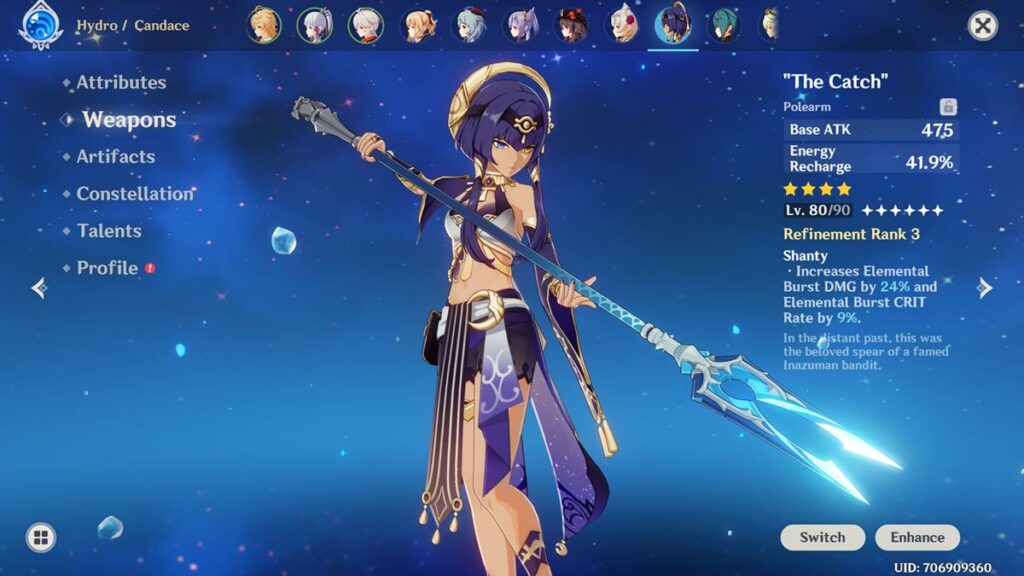Close the character screen with X
Viewport: 1024px width, 576px height.
point(983,25)
